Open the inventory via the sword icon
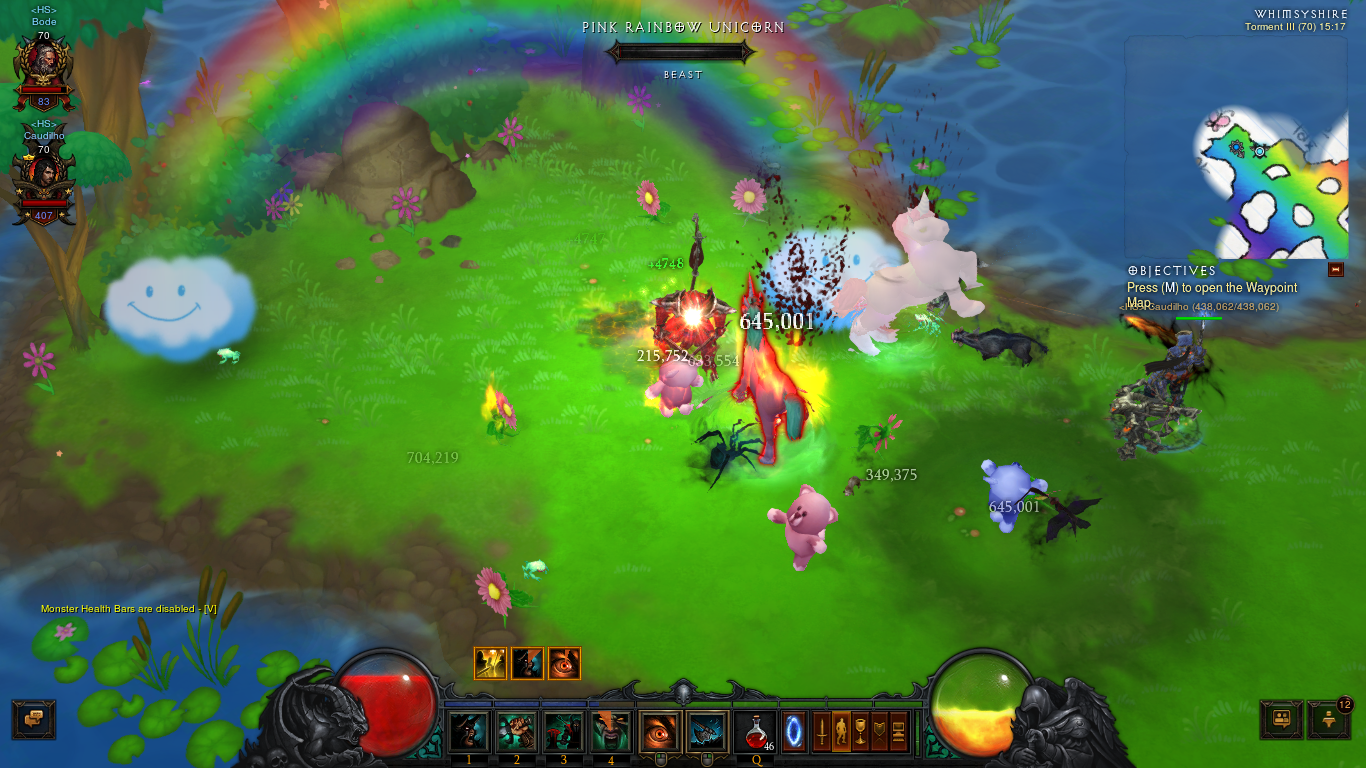The image size is (1366, 768). (821, 731)
